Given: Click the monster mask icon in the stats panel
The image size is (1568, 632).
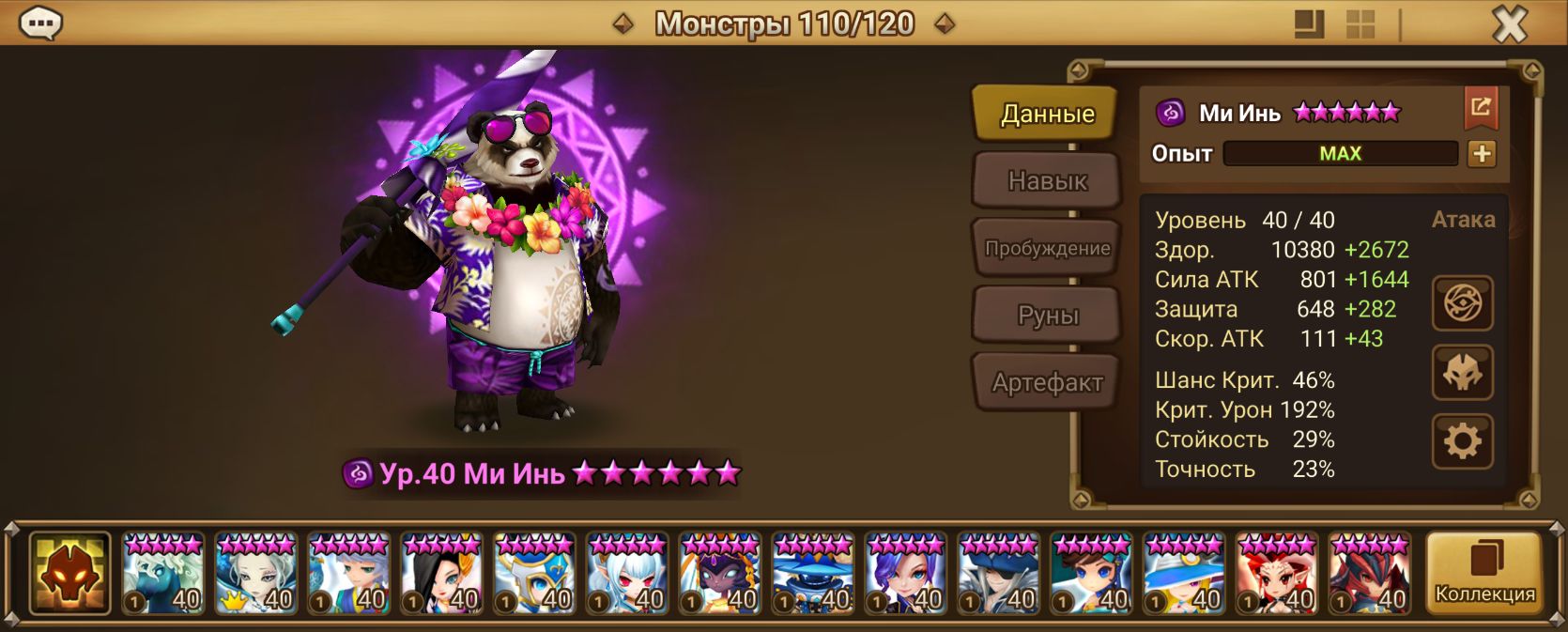Looking at the screenshot, I should [1462, 373].
